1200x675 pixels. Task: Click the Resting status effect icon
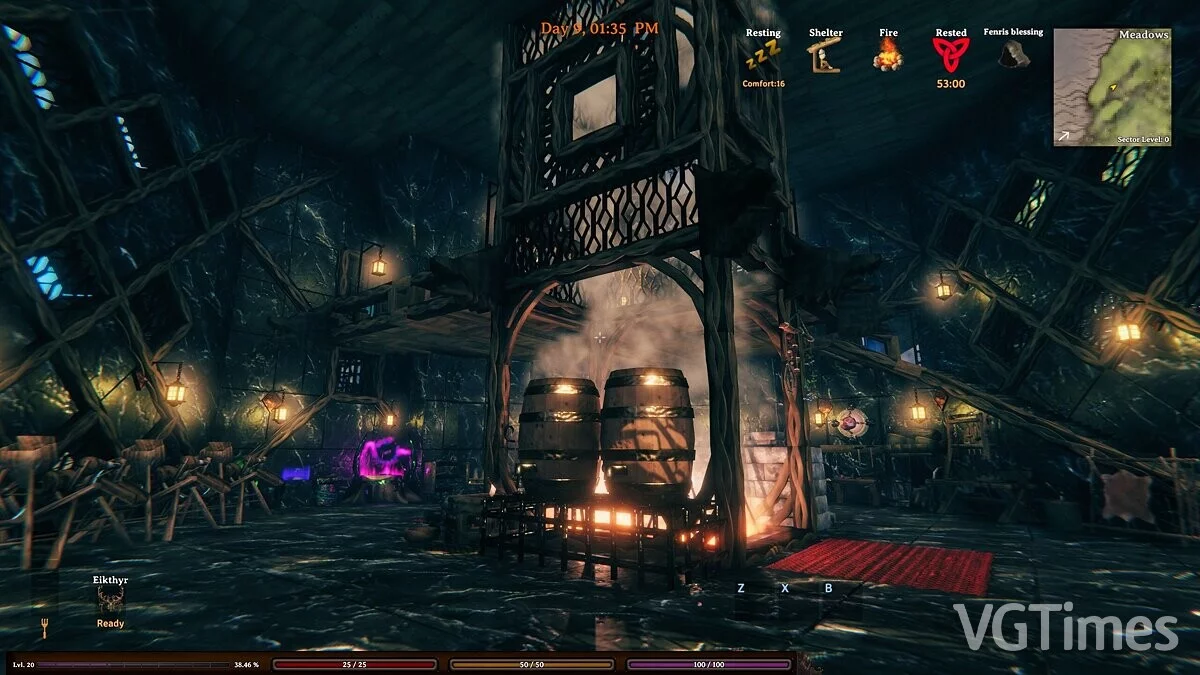(762, 58)
